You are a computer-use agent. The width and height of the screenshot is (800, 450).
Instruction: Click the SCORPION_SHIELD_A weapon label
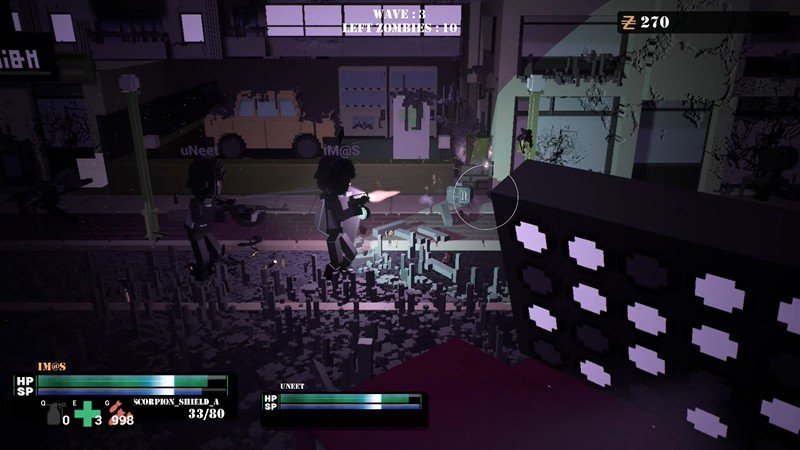click(175, 401)
